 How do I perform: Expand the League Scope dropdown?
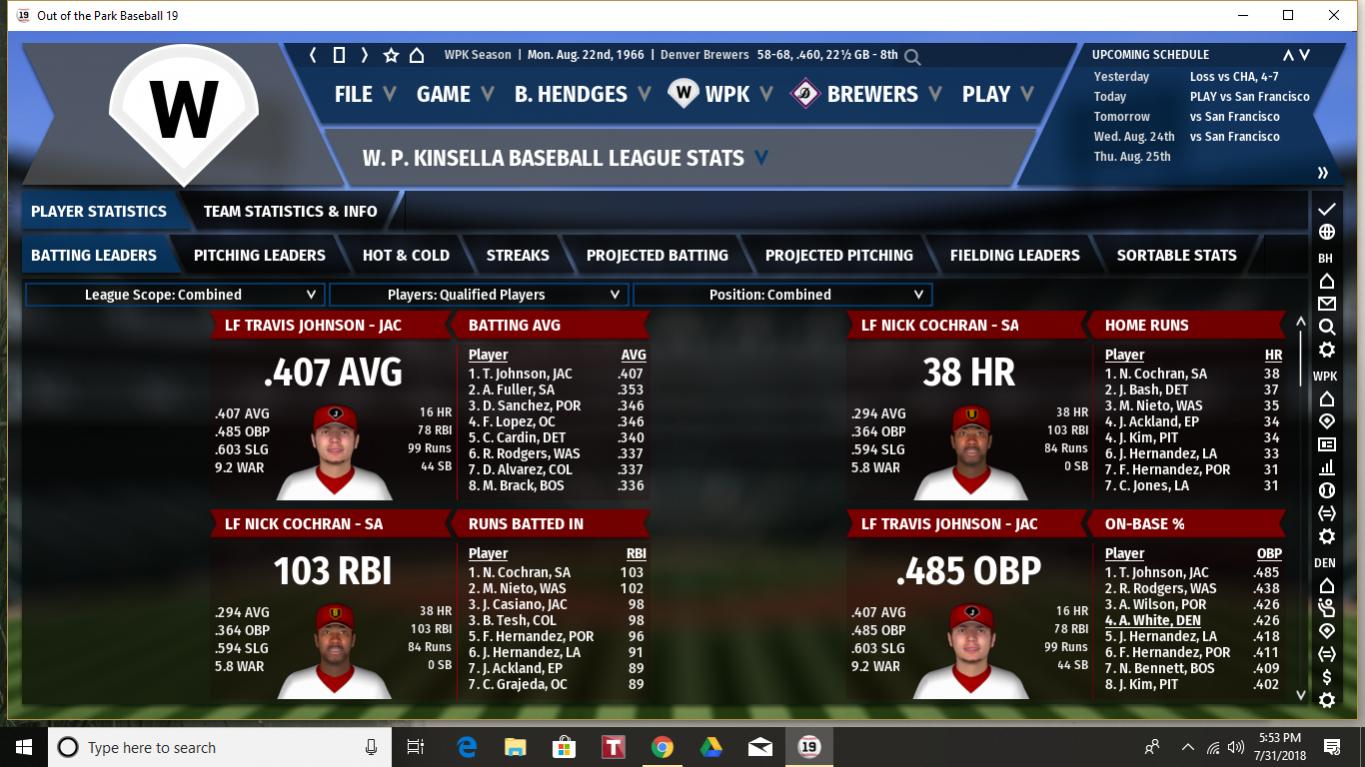click(174, 295)
